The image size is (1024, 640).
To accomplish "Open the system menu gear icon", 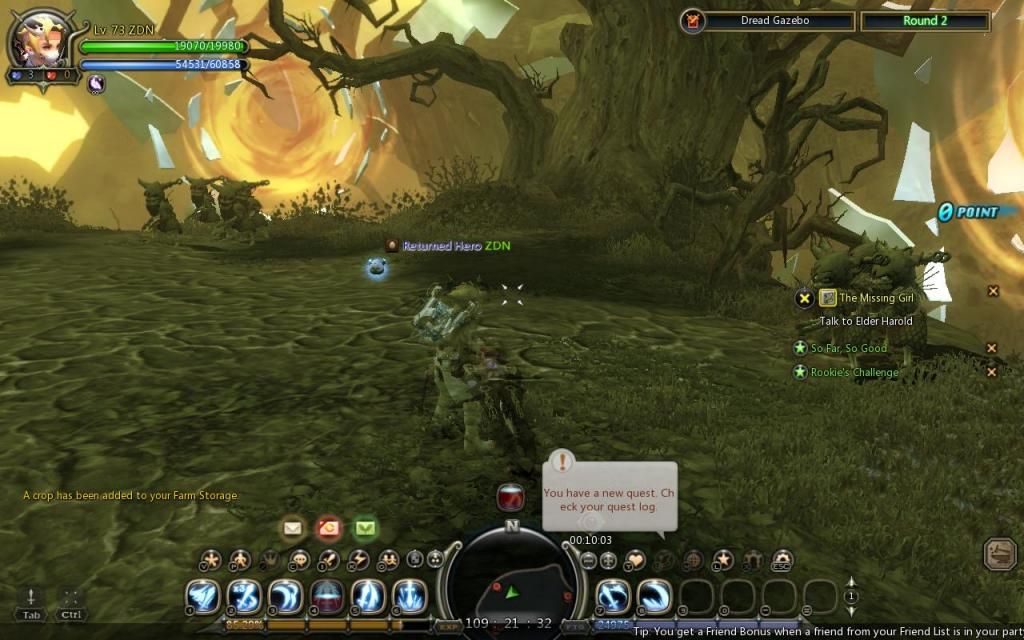I will point(783,560).
